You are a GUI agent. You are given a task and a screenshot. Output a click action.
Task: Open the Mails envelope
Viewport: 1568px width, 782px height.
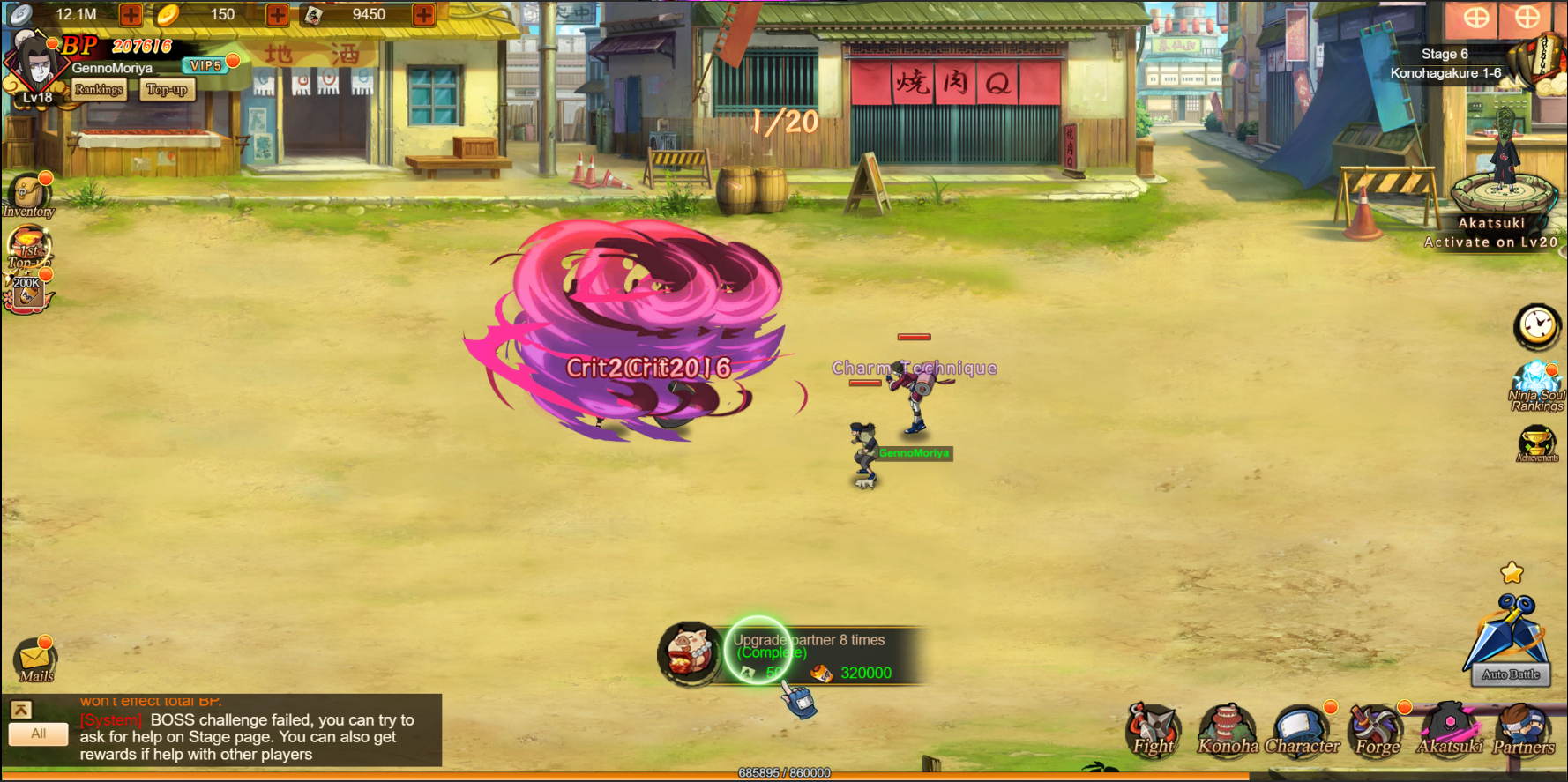click(x=35, y=661)
